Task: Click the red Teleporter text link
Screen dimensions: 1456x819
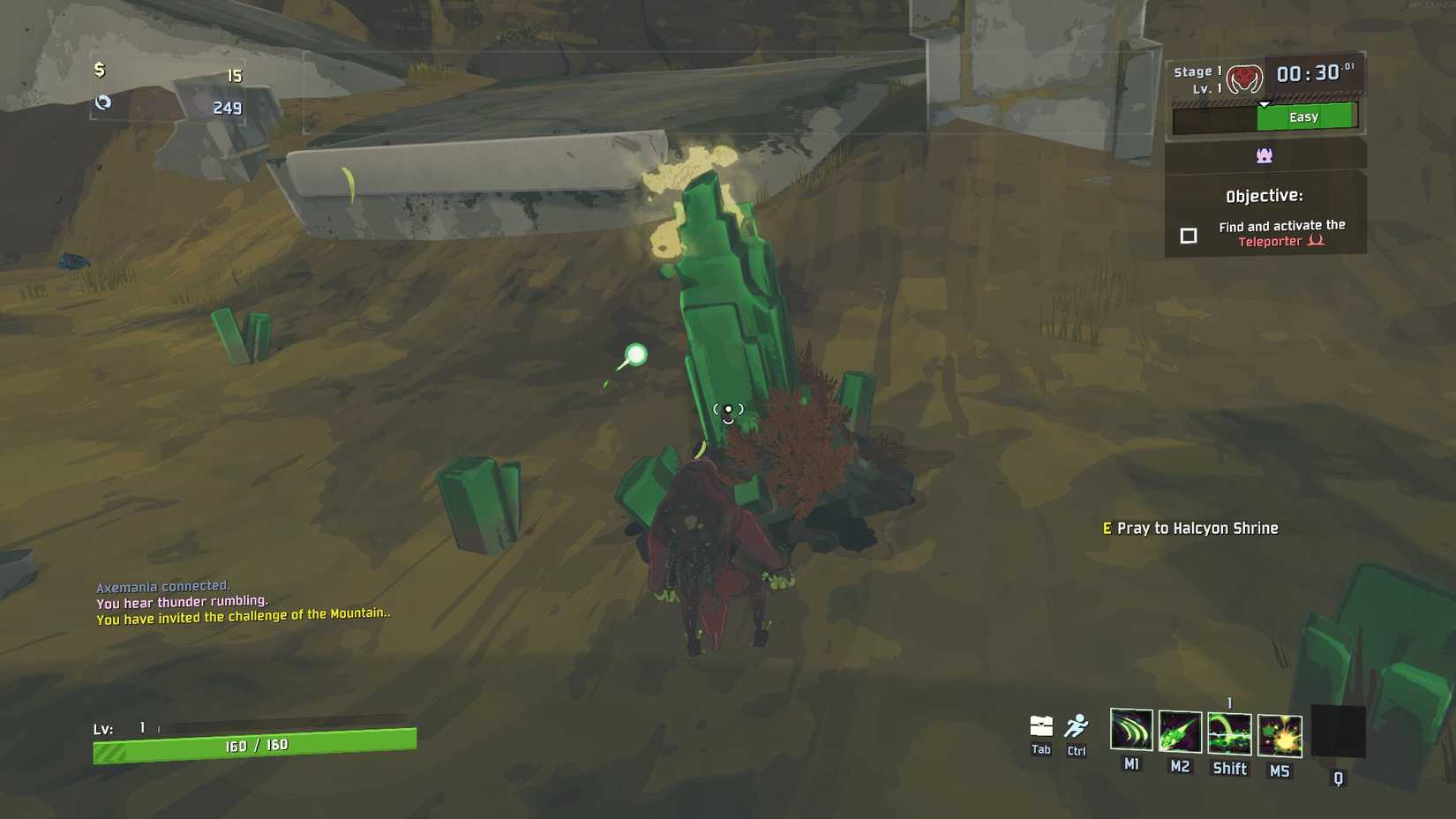Action: (x=1272, y=240)
